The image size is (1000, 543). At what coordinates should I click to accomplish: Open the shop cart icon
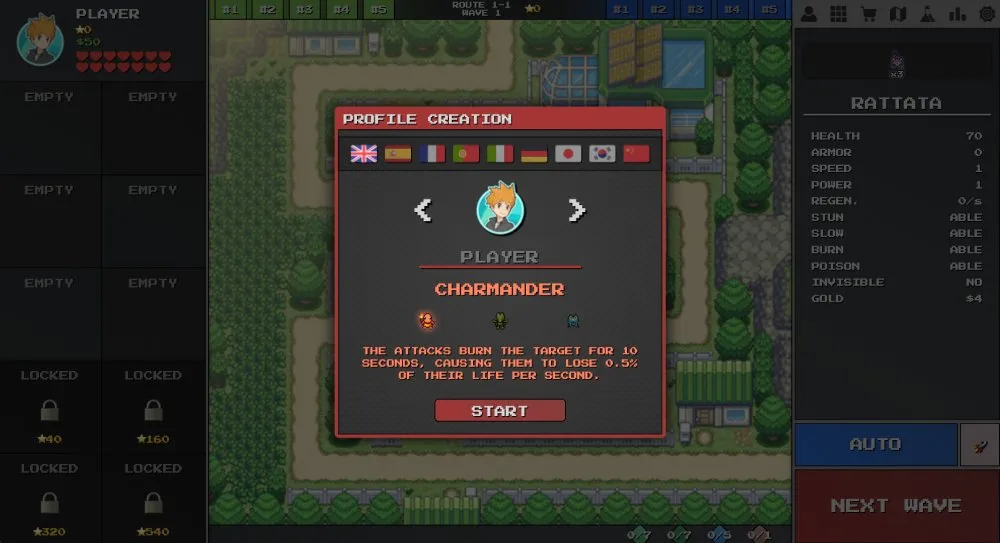point(869,14)
